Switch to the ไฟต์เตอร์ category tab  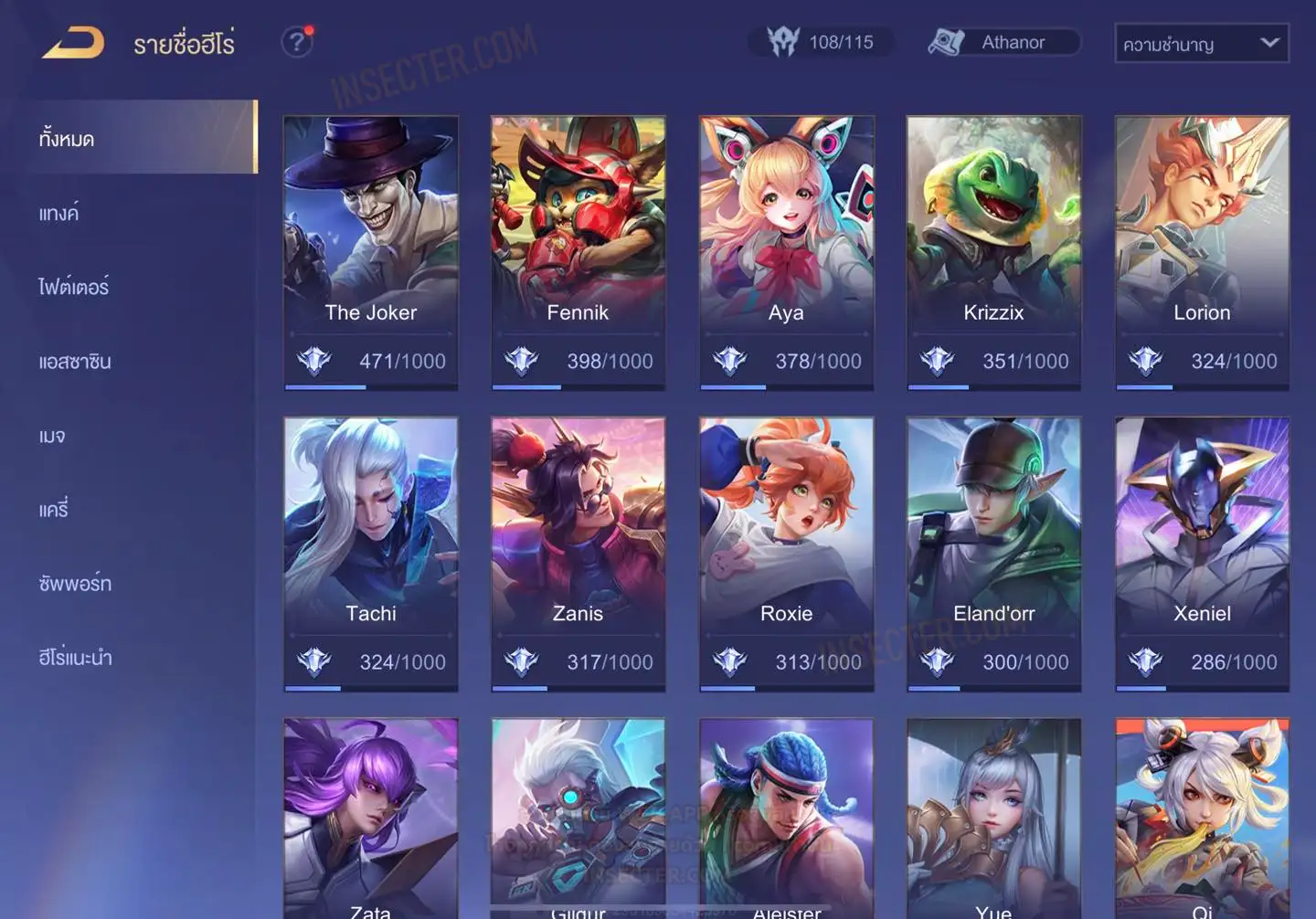[x=73, y=288]
